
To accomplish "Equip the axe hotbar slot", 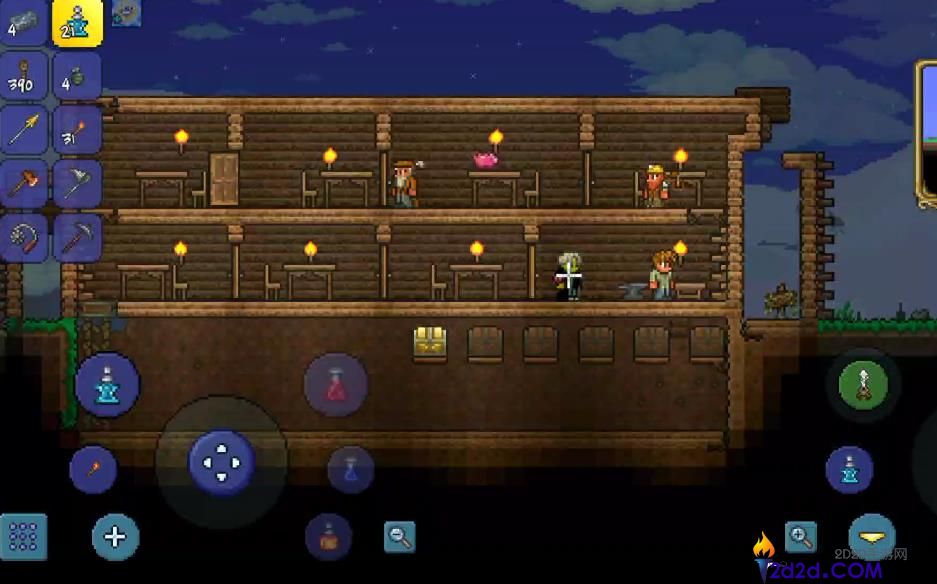I will 77,182.
